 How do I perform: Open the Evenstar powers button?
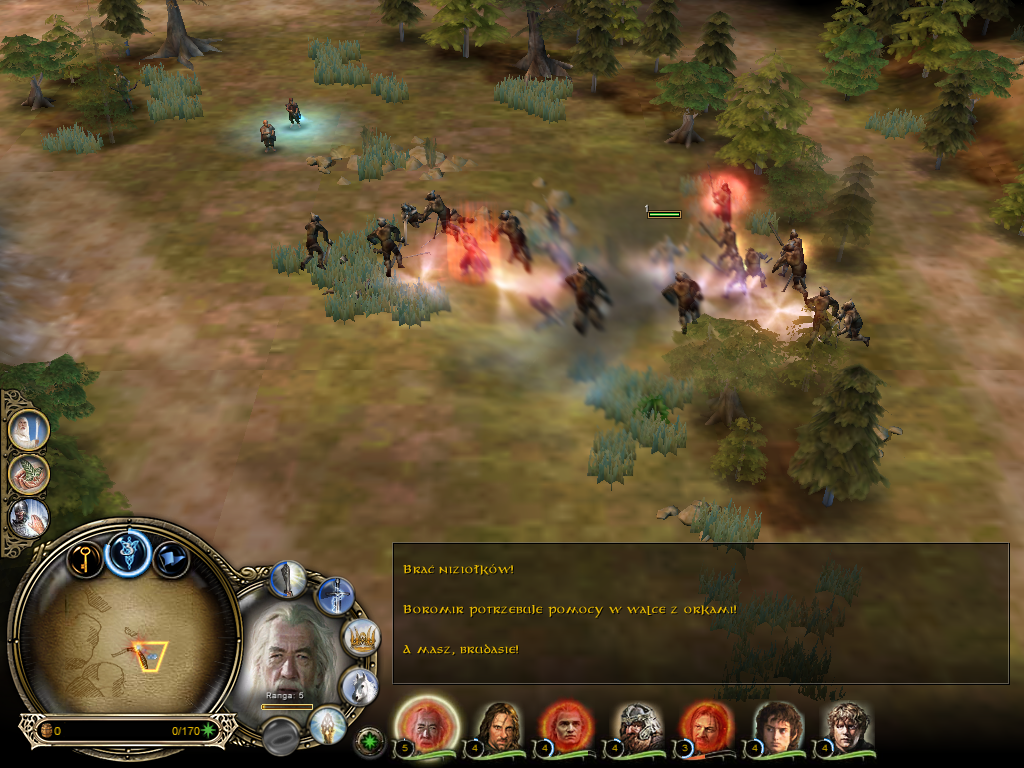point(128,553)
